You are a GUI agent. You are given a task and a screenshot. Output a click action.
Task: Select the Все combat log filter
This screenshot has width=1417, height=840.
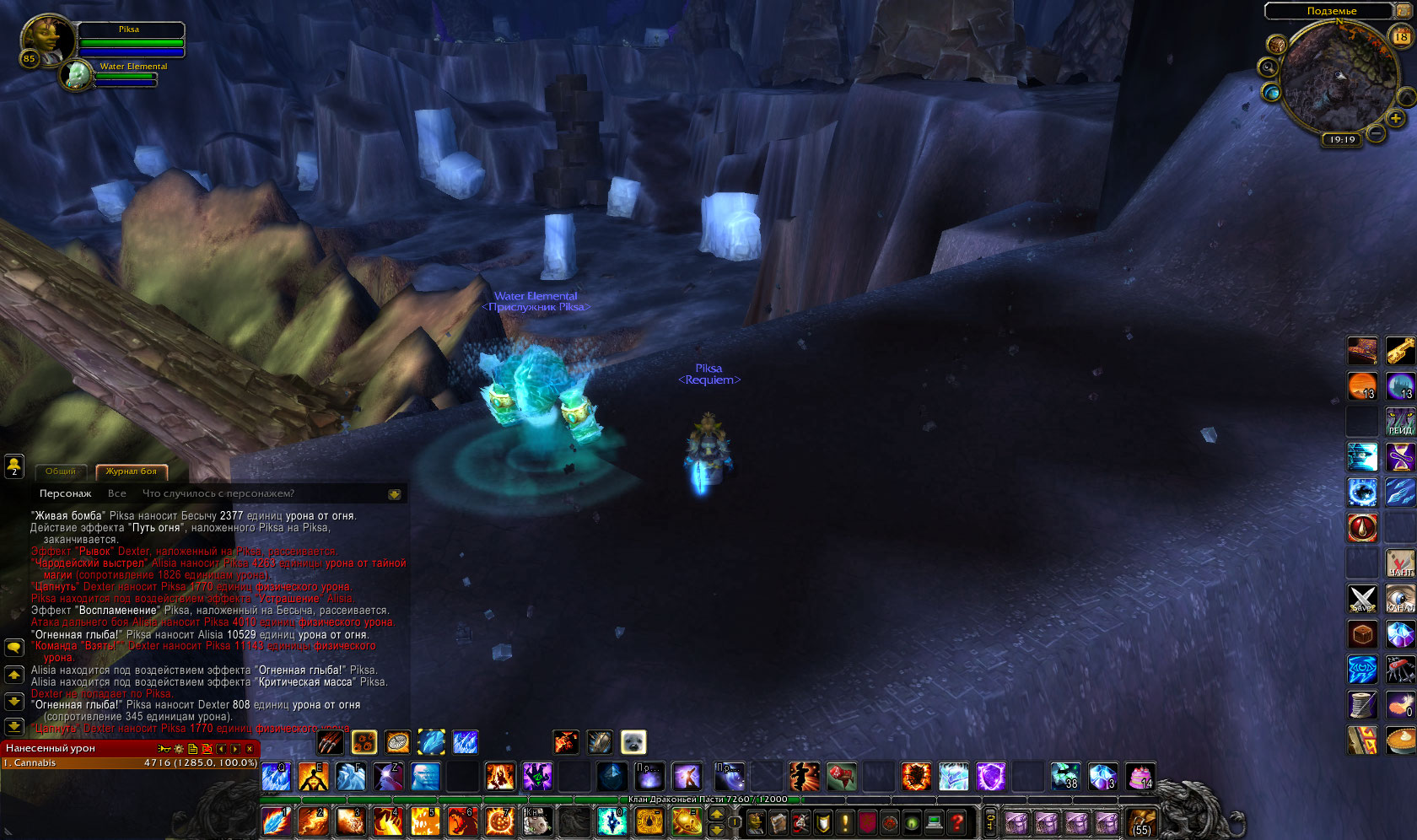117,493
